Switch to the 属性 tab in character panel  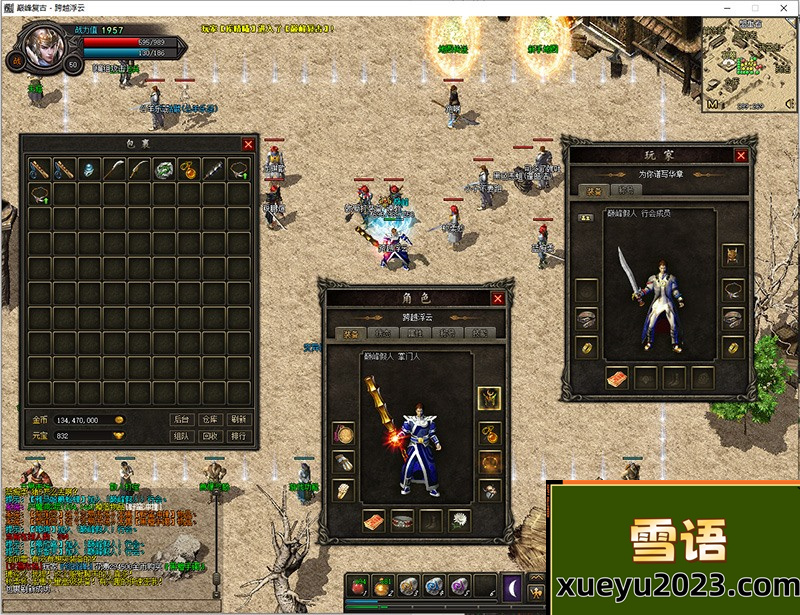[416, 333]
